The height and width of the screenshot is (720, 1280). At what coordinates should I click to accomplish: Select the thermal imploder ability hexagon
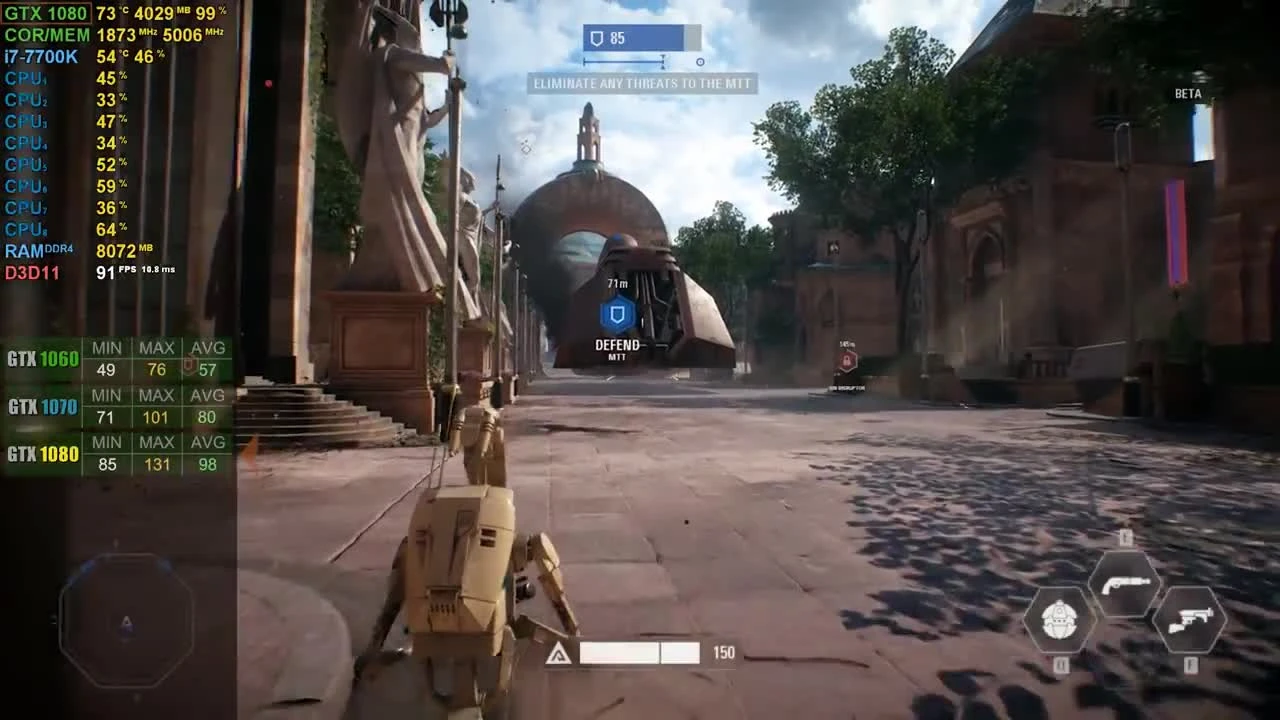[x=1058, y=617]
